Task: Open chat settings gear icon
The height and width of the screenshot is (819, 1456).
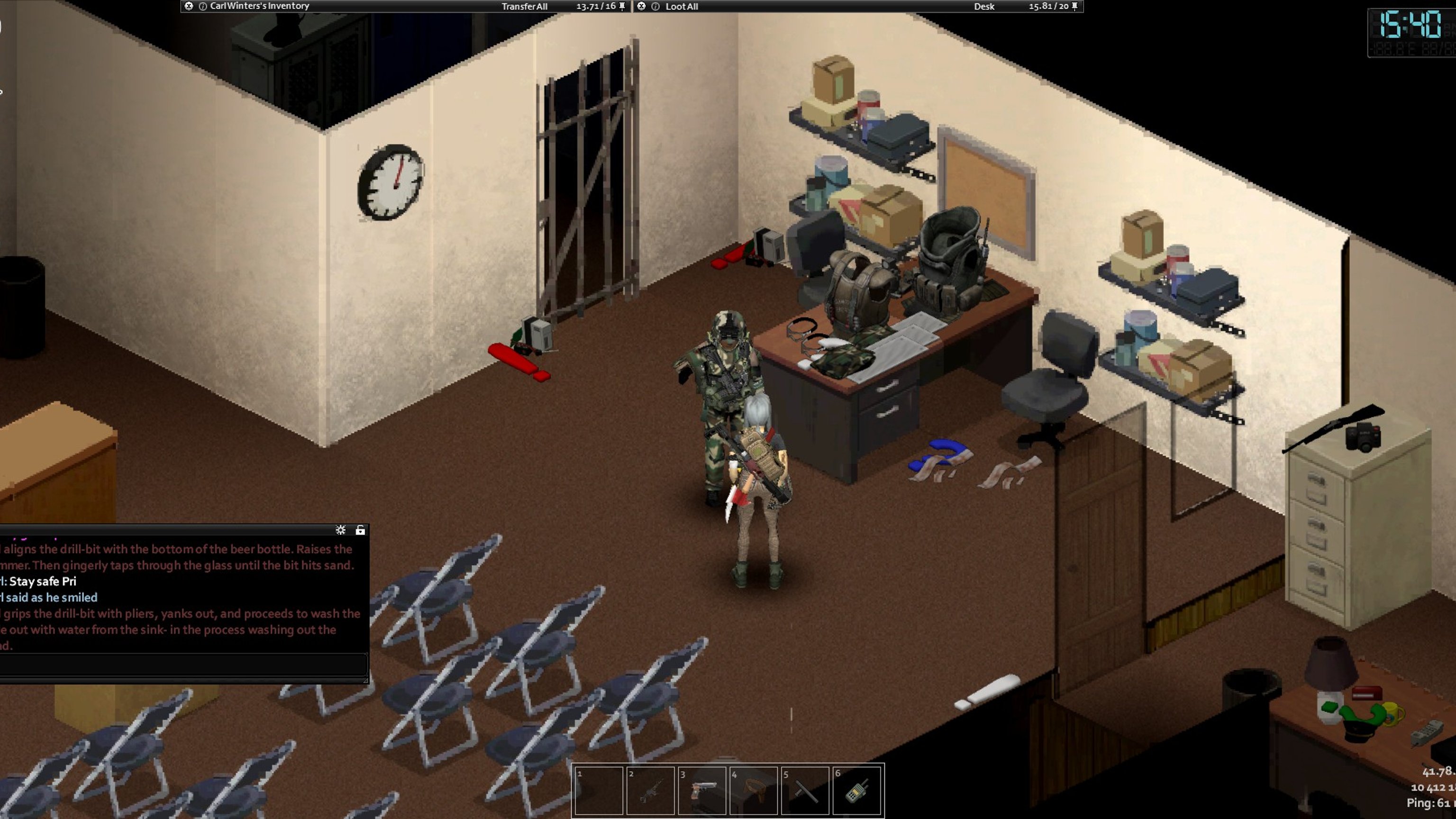Action: point(340,529)
